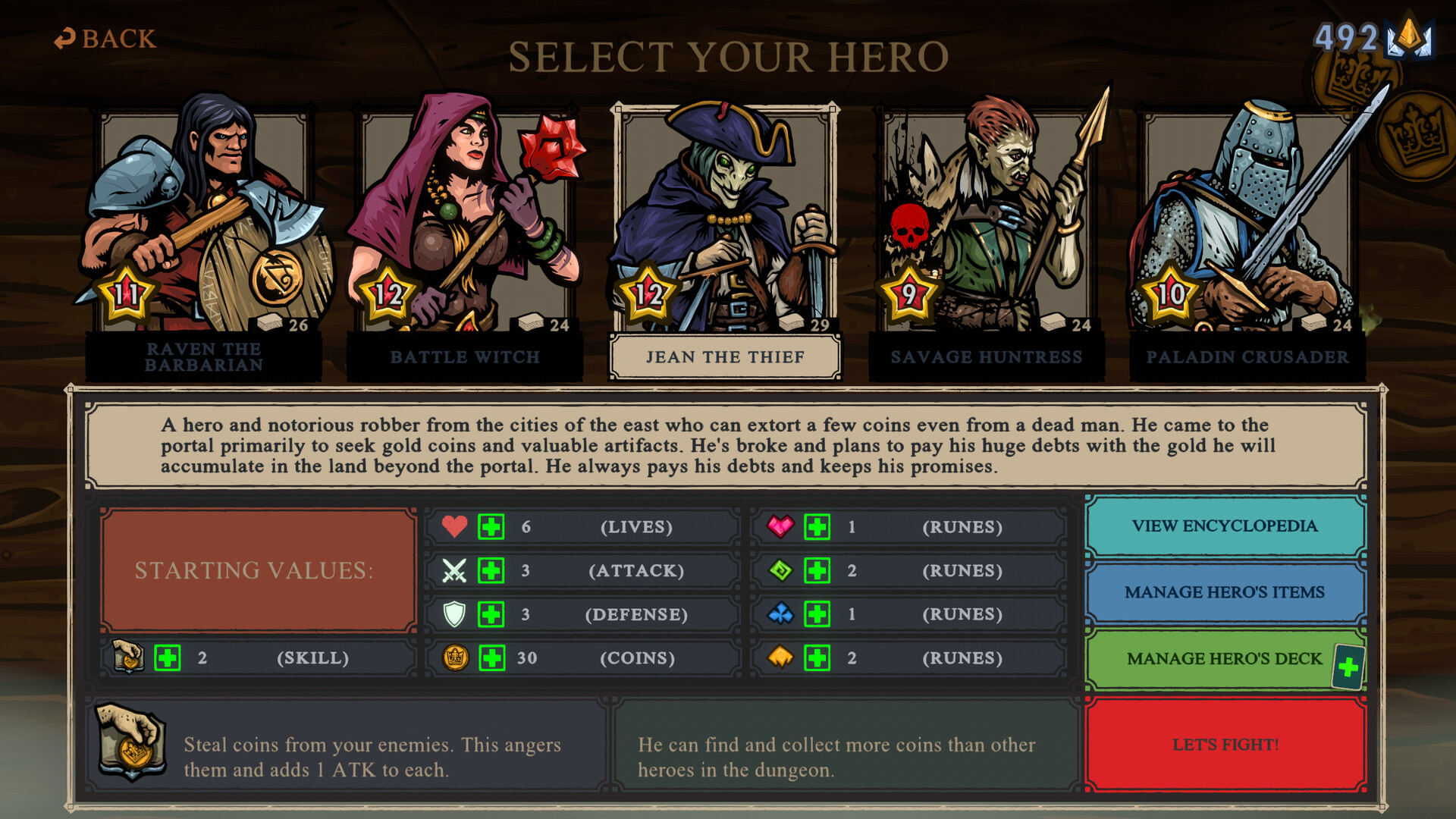Click the green plus to increase Lives

[490, 526]
